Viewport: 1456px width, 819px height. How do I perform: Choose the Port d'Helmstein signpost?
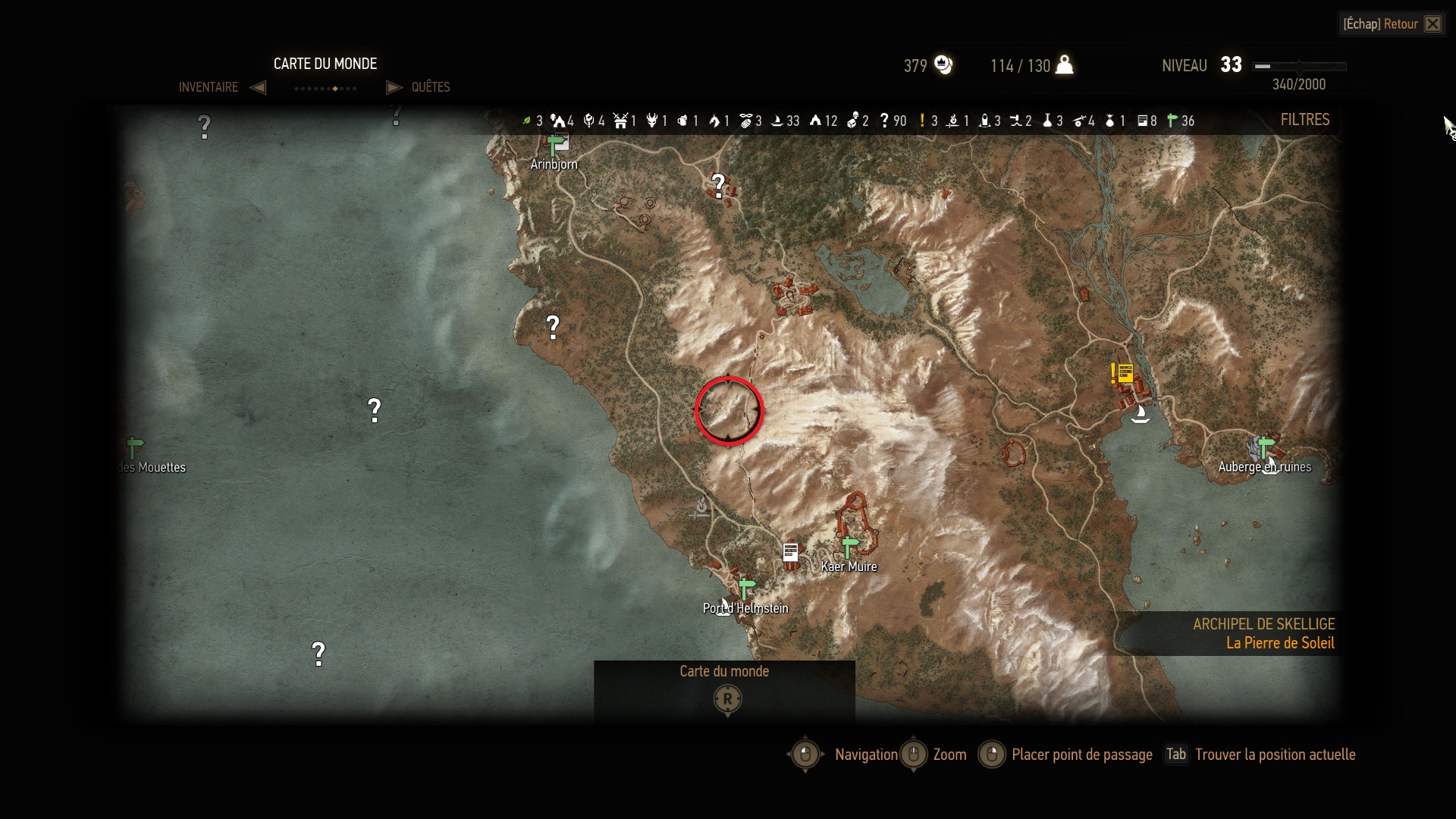pos(746,588)
